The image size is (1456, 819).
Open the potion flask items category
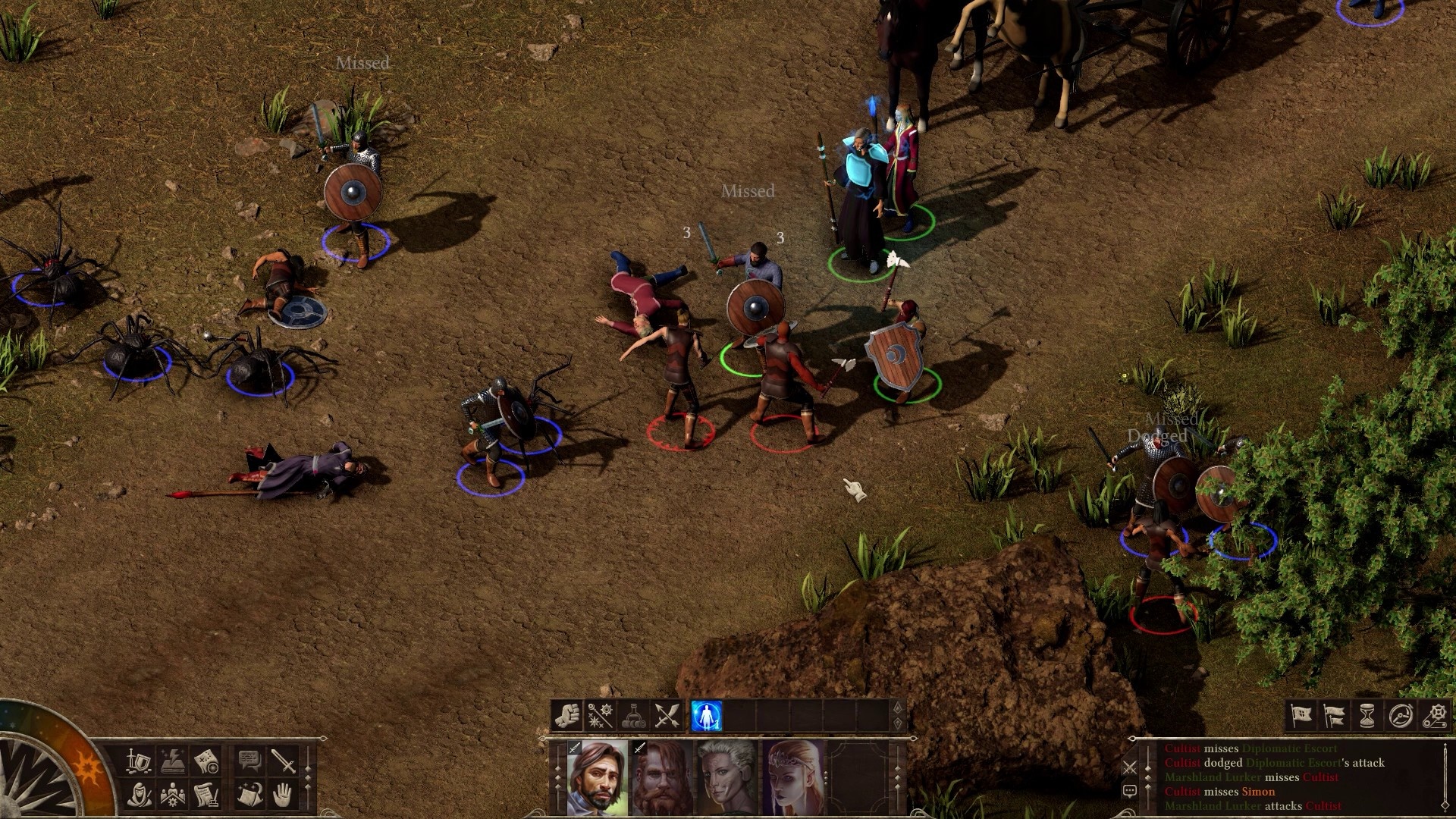[x=634, y=716]
